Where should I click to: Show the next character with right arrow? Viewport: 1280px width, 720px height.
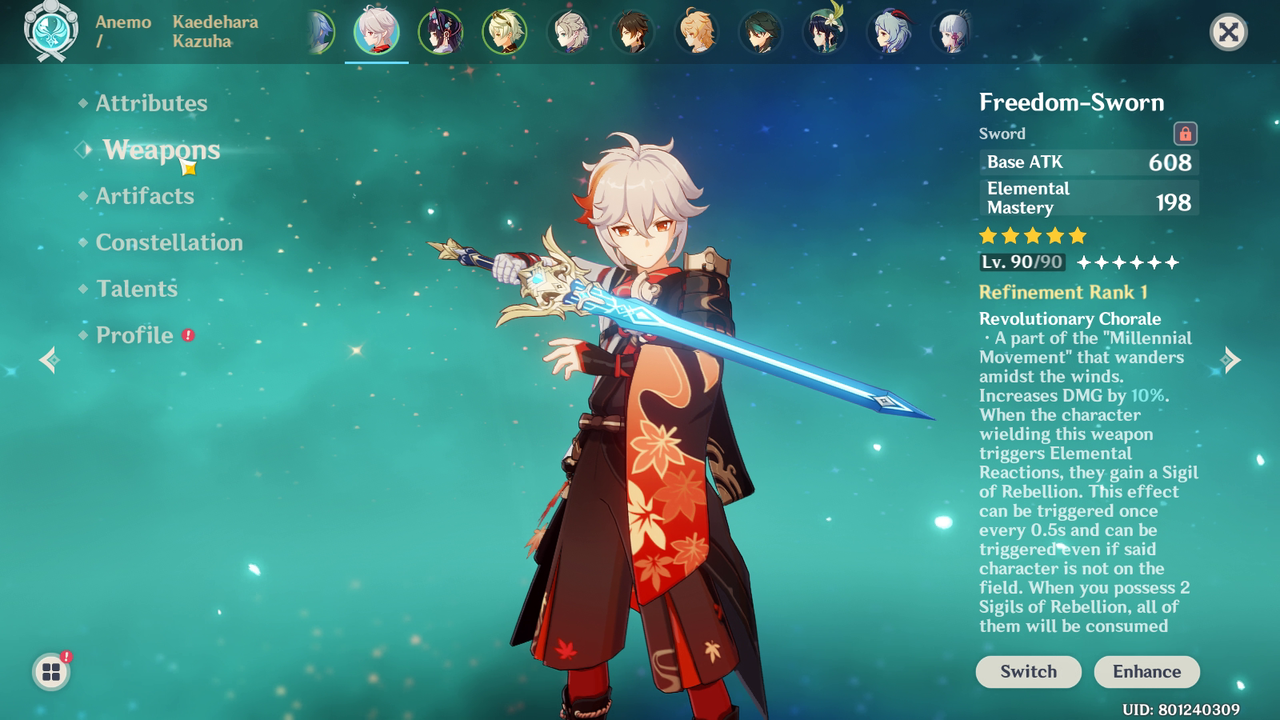1232,360
